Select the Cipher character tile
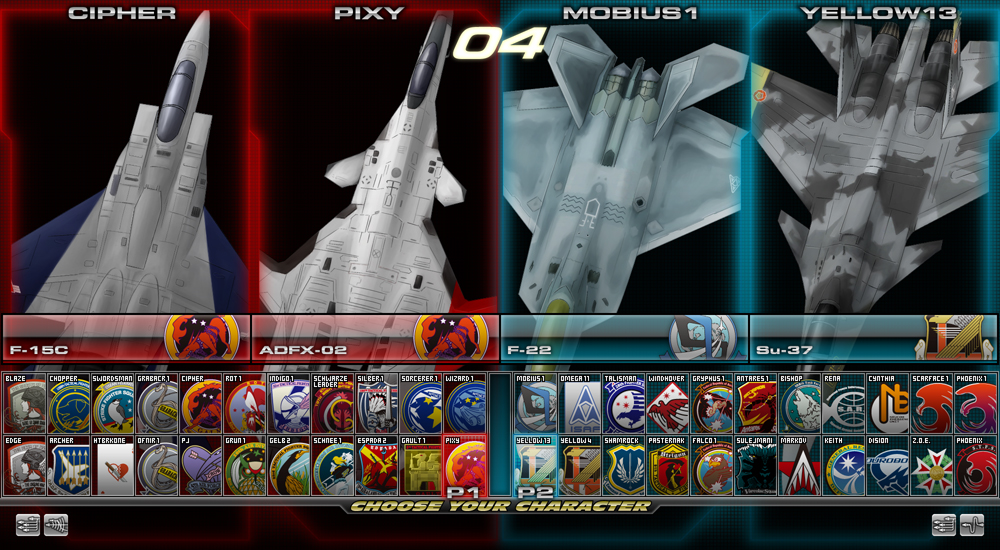This screenshot has height=550, width=1000. point(200,403)
